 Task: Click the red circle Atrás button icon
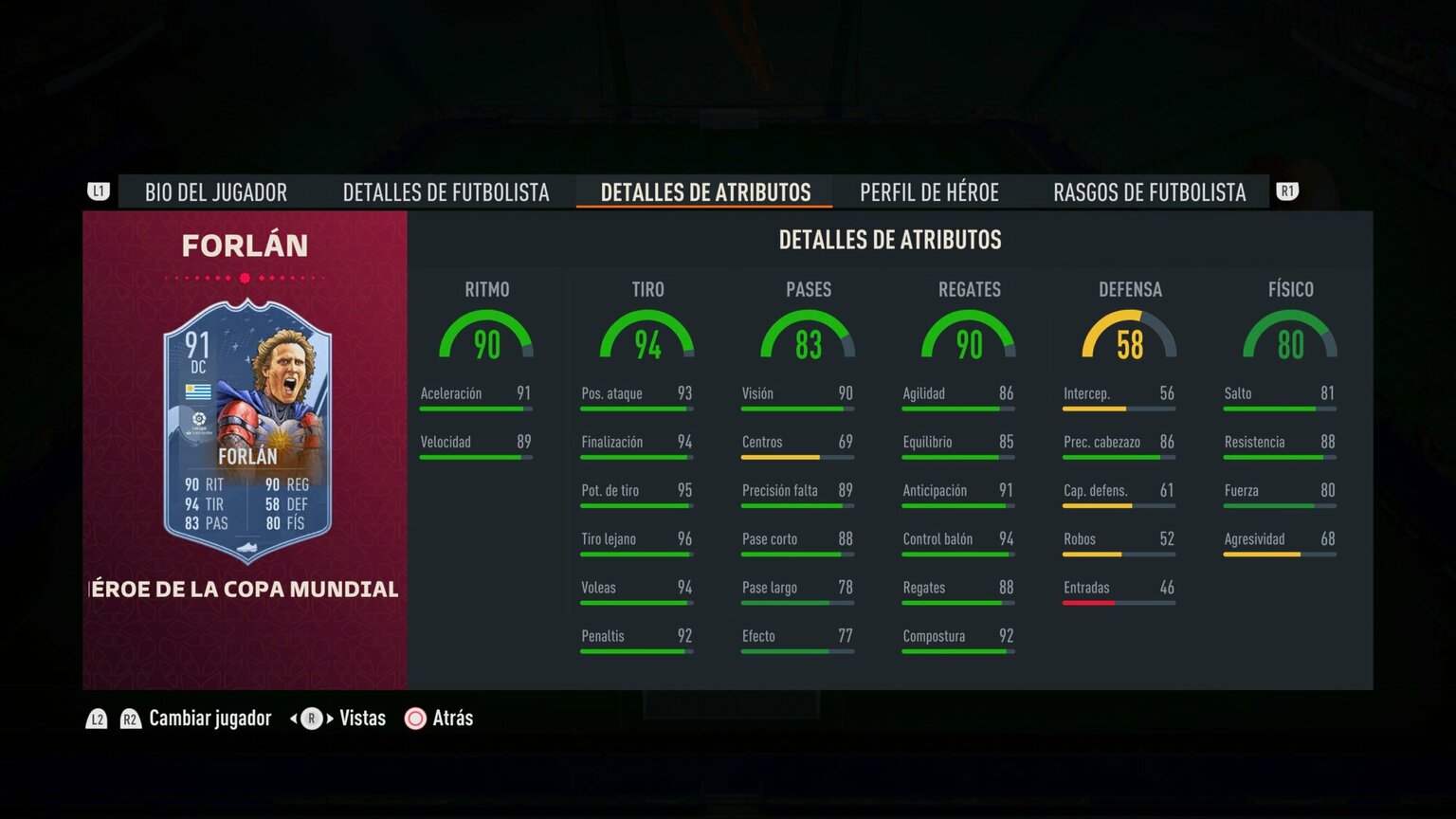(x=415, y=719)
